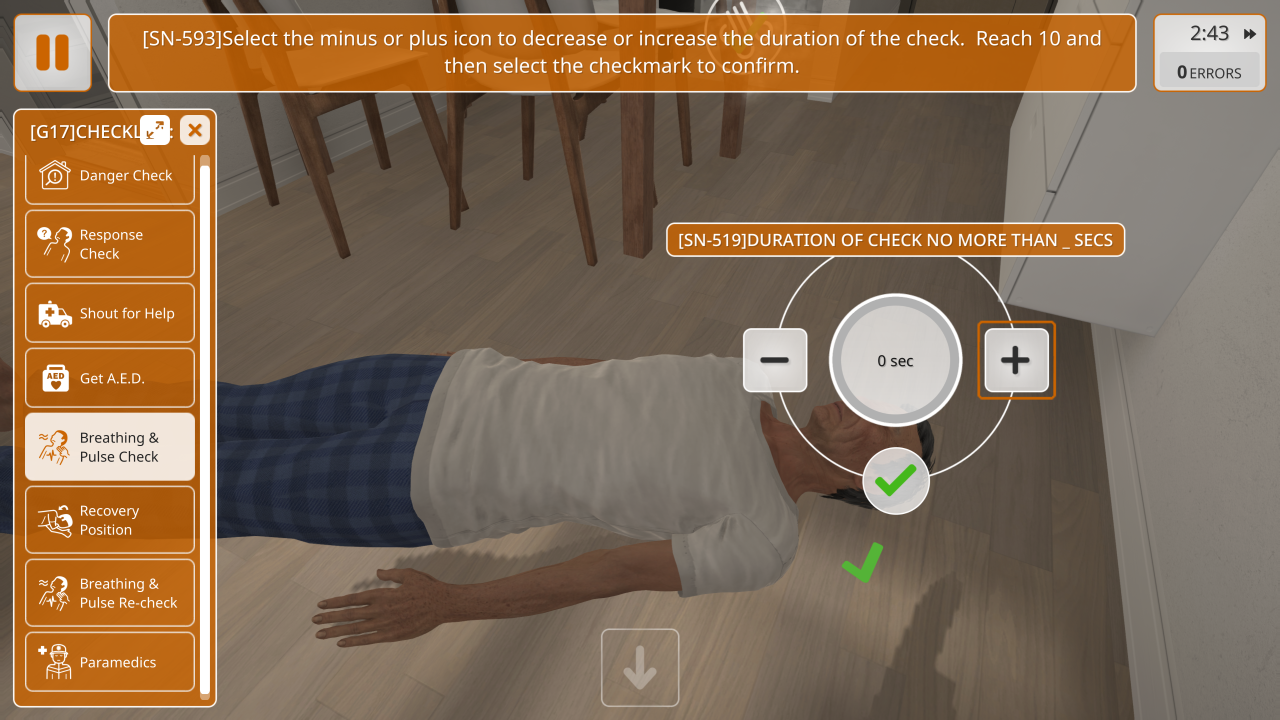Select the Paramedics checklist item
The width and height of the screenshot is (1280, 720).
point(110,662)
